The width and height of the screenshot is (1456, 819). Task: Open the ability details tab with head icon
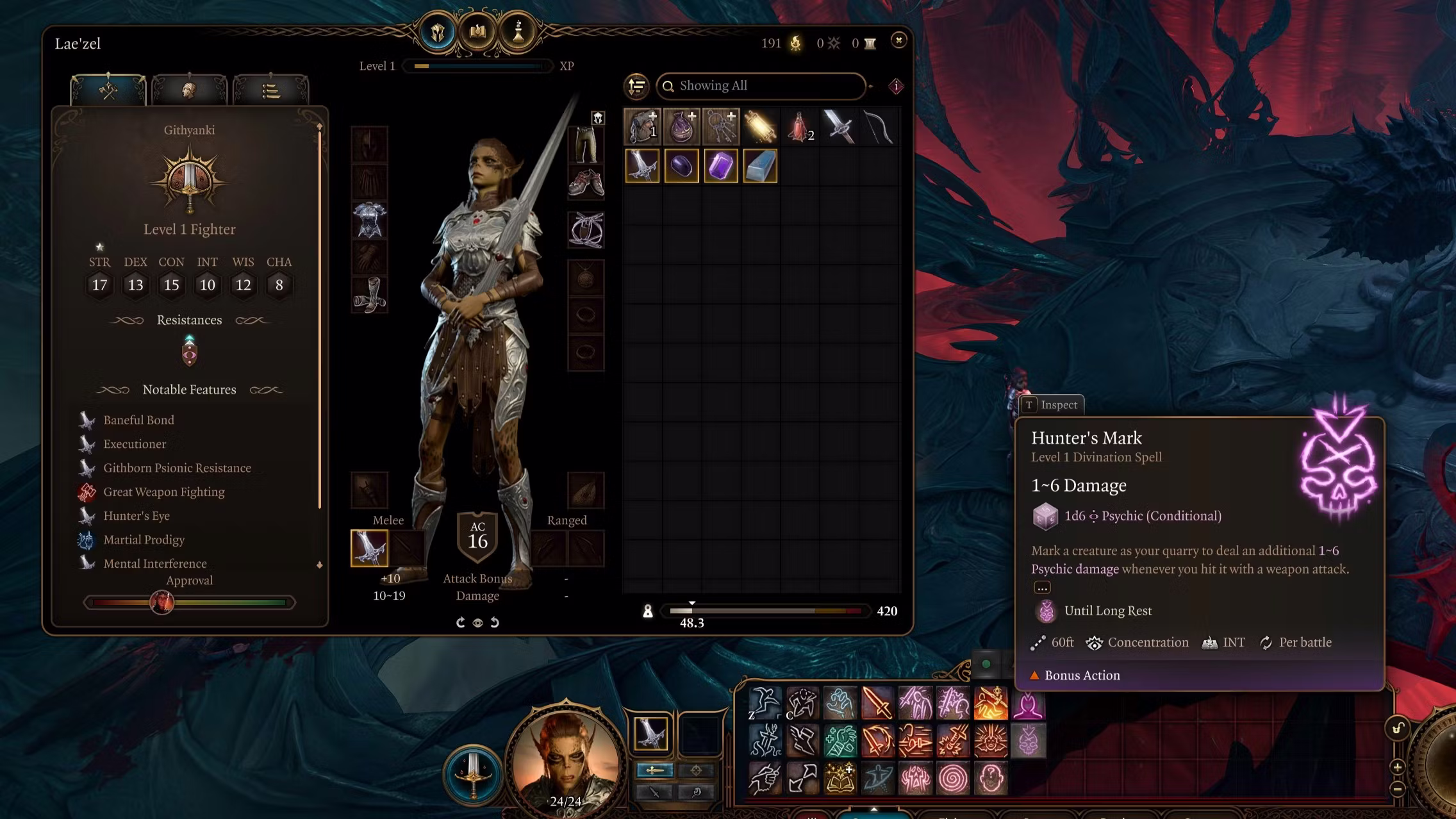coord(188,91)
